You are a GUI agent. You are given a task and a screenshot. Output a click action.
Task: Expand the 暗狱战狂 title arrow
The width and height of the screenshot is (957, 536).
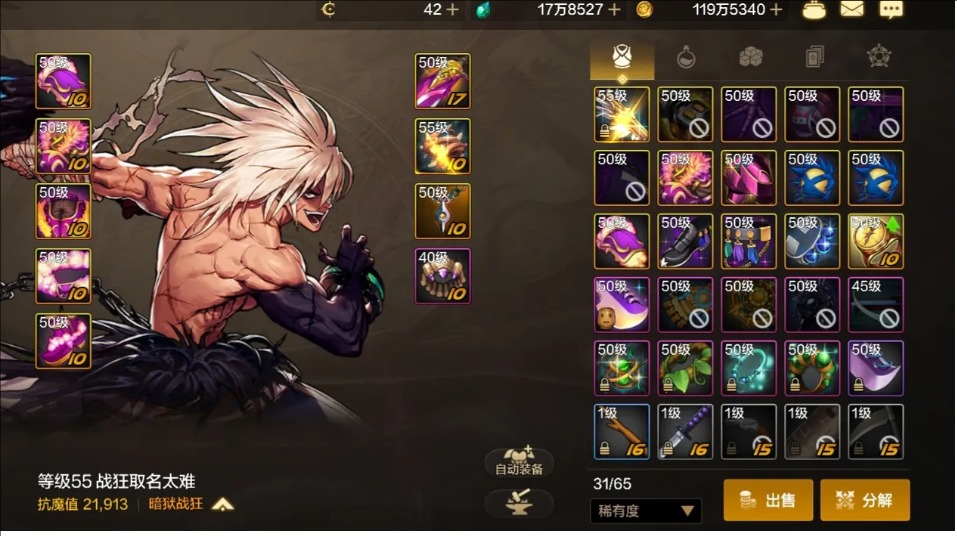pos(223,504)
